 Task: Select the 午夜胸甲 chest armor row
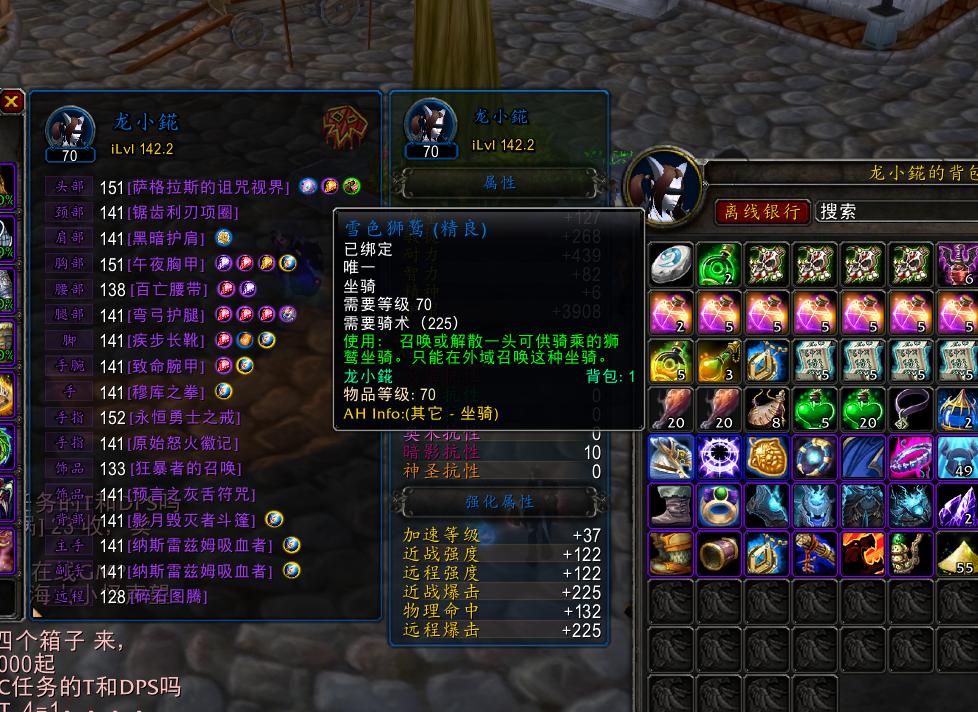click(168, 264)
